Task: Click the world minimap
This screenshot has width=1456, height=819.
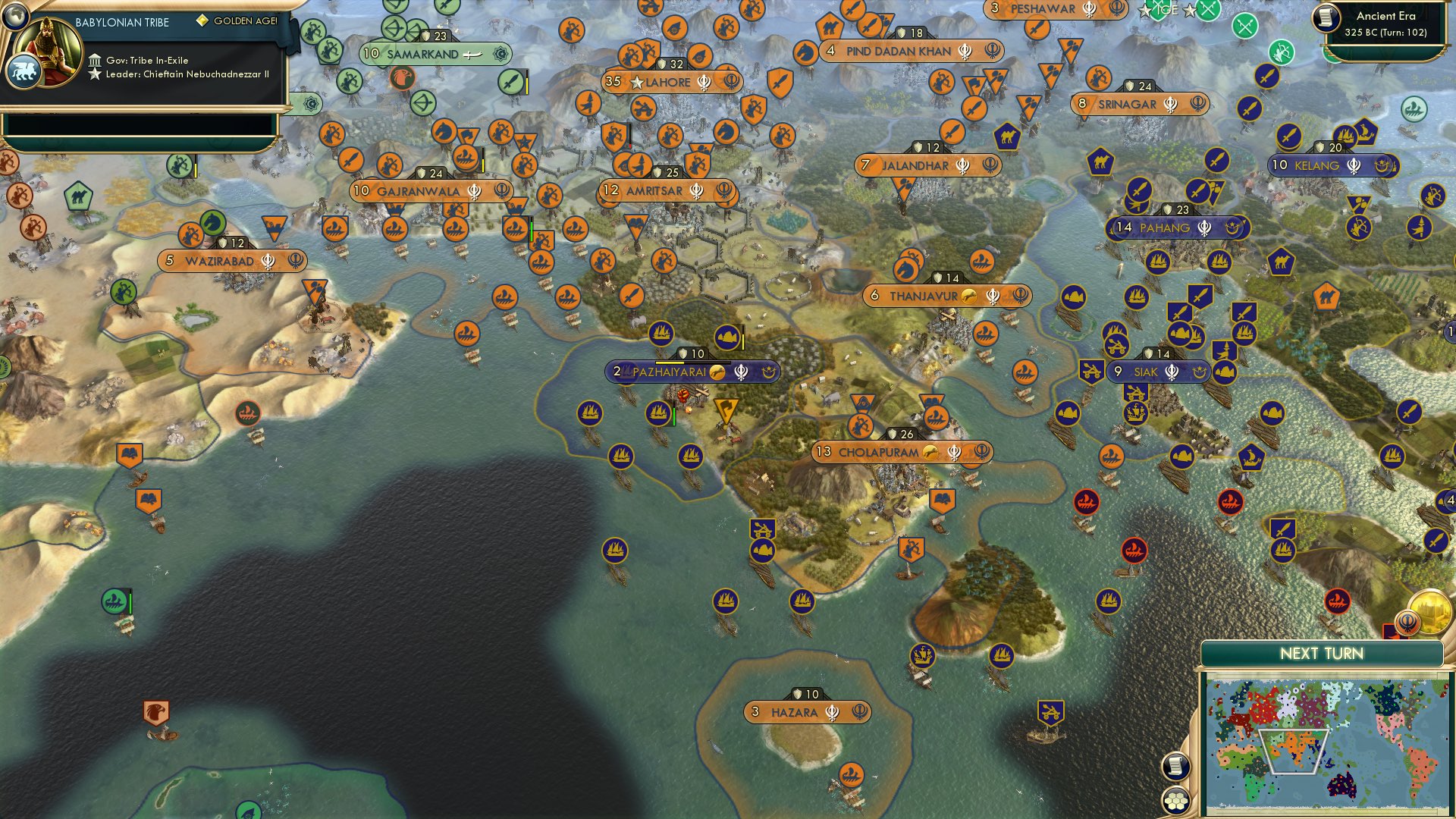Action: (x=1326, y=747)
